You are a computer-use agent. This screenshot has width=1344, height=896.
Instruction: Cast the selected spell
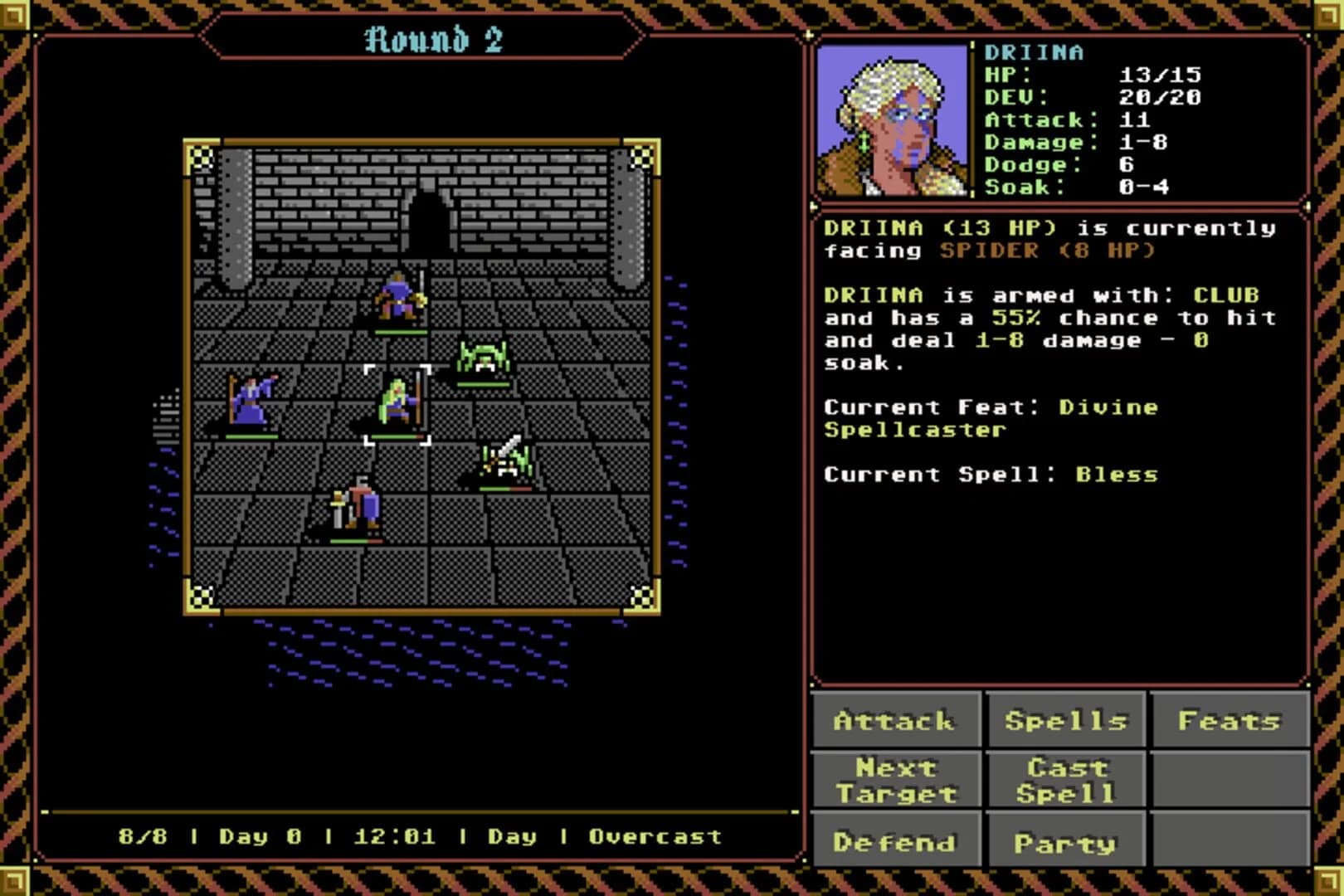coord(1066,781)
